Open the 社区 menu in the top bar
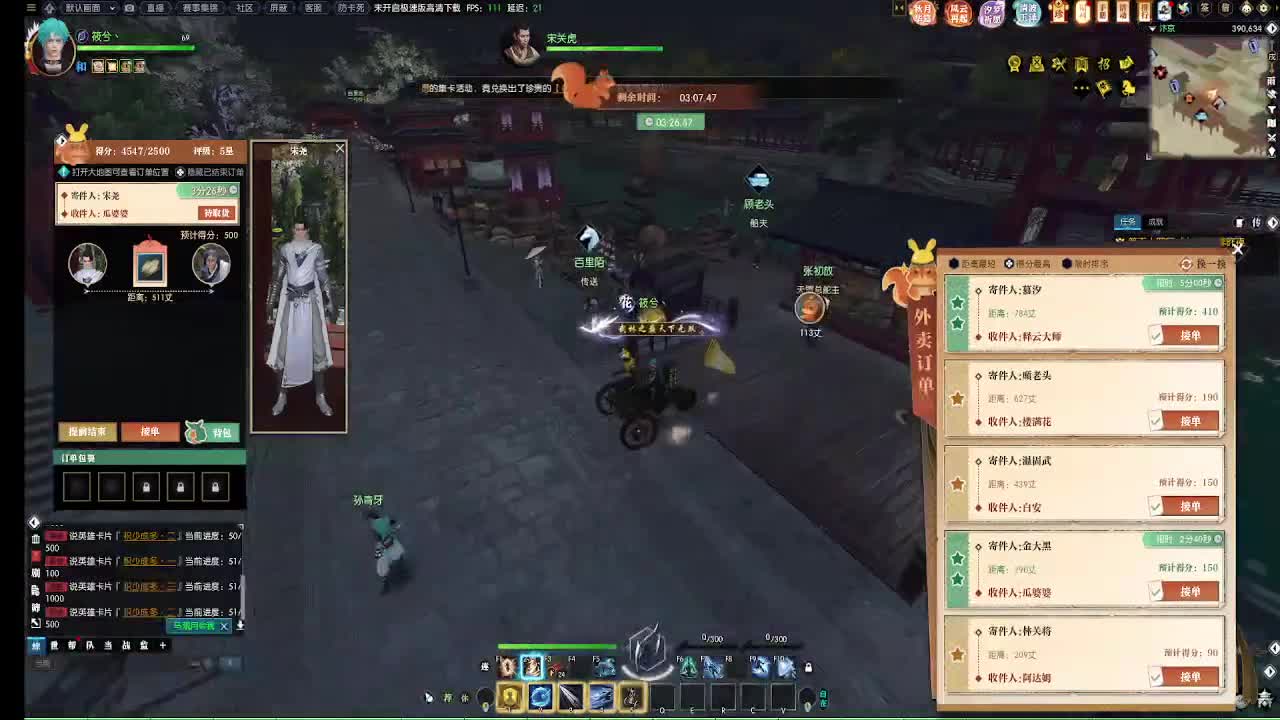Image resolution: width=1280 pixels, height=720 pixels. (x=243, y=9)
